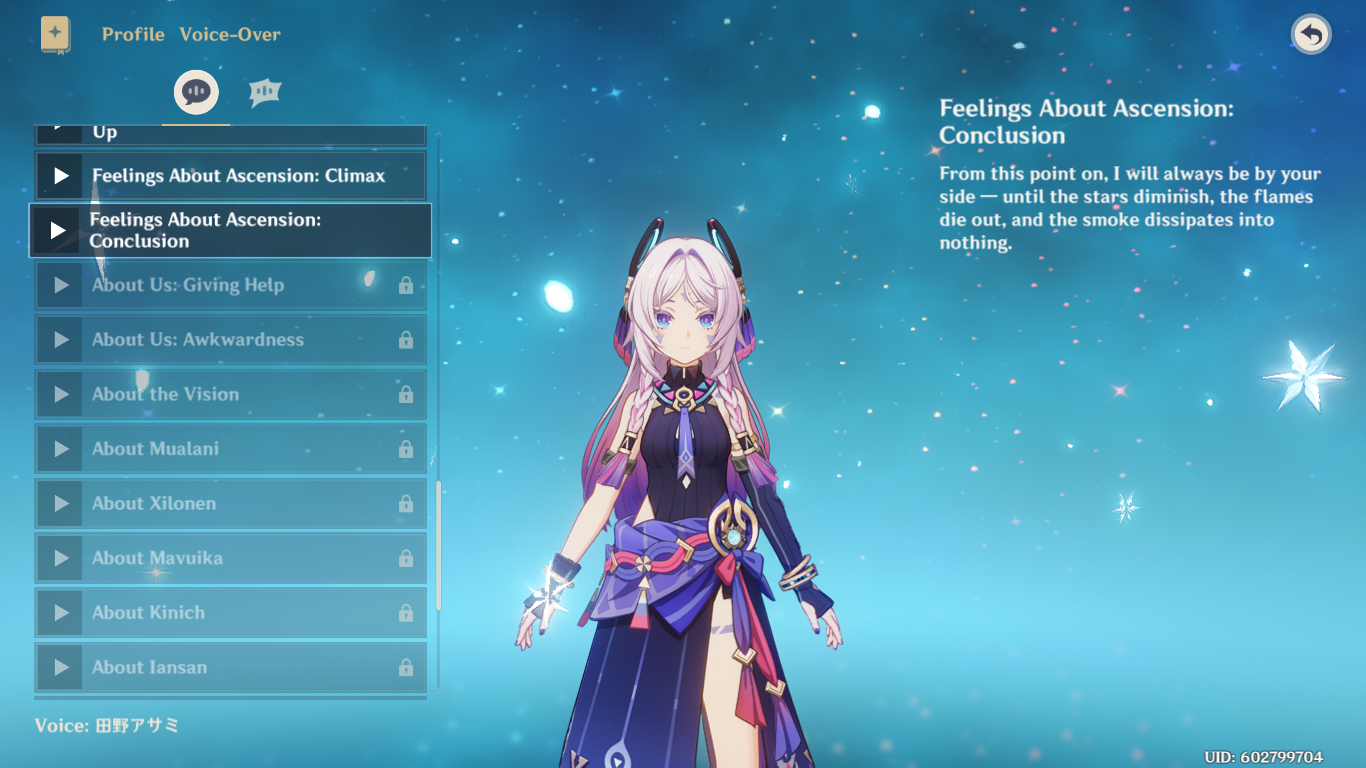Switch to the combat voice-over tab
The height and width of the screenshot is (768, 1366).
coord(265,93)
